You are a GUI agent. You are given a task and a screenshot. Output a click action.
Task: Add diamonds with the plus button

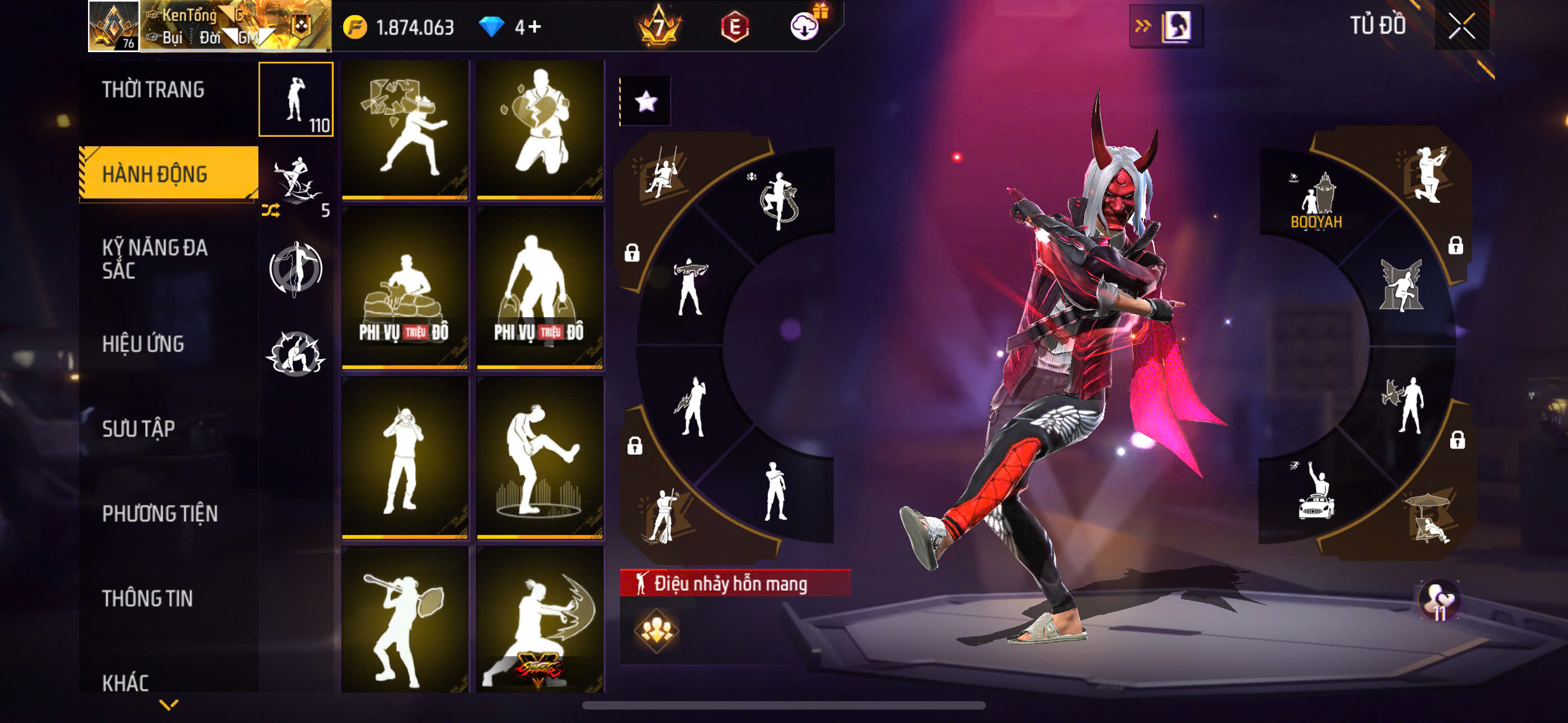point(534,27)
